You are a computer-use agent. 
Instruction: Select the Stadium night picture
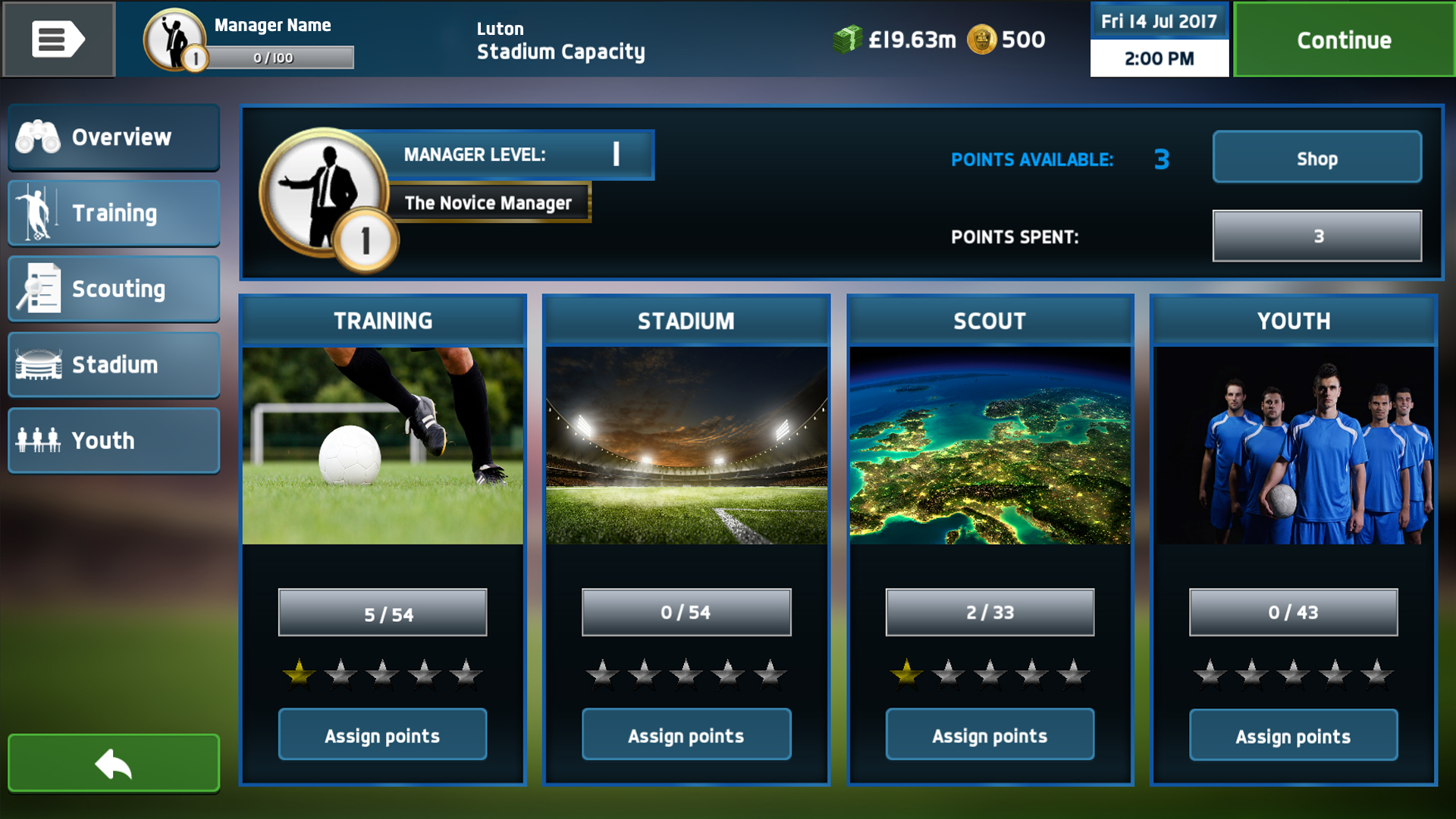click(686, 446)
